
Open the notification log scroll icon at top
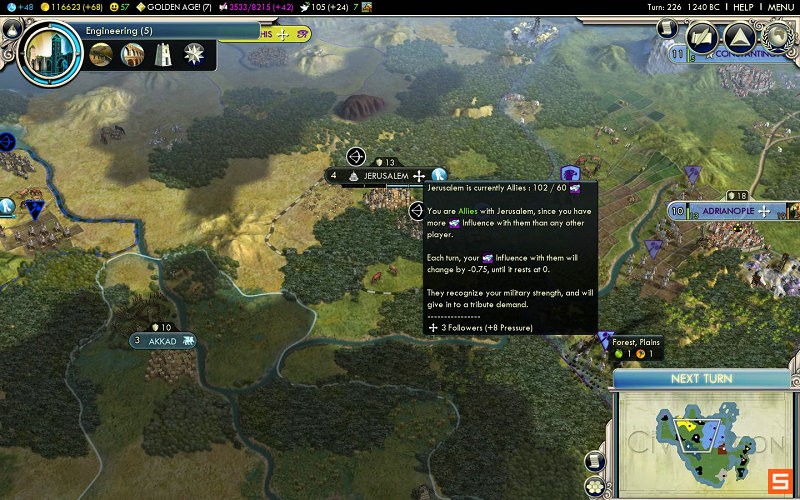pos(667,29)
